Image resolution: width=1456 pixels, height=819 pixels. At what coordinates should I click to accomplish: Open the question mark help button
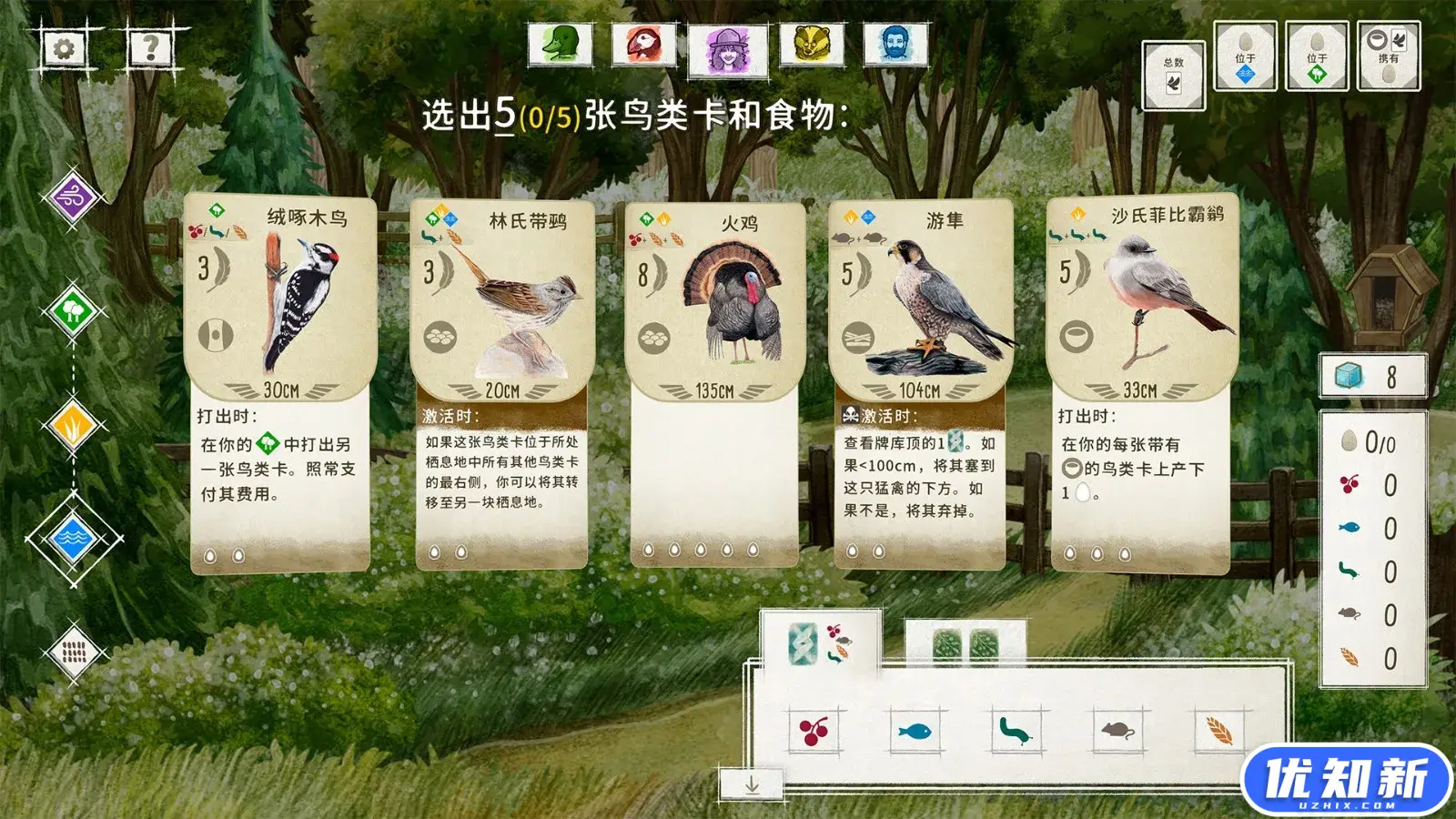[x=150, y=46]
